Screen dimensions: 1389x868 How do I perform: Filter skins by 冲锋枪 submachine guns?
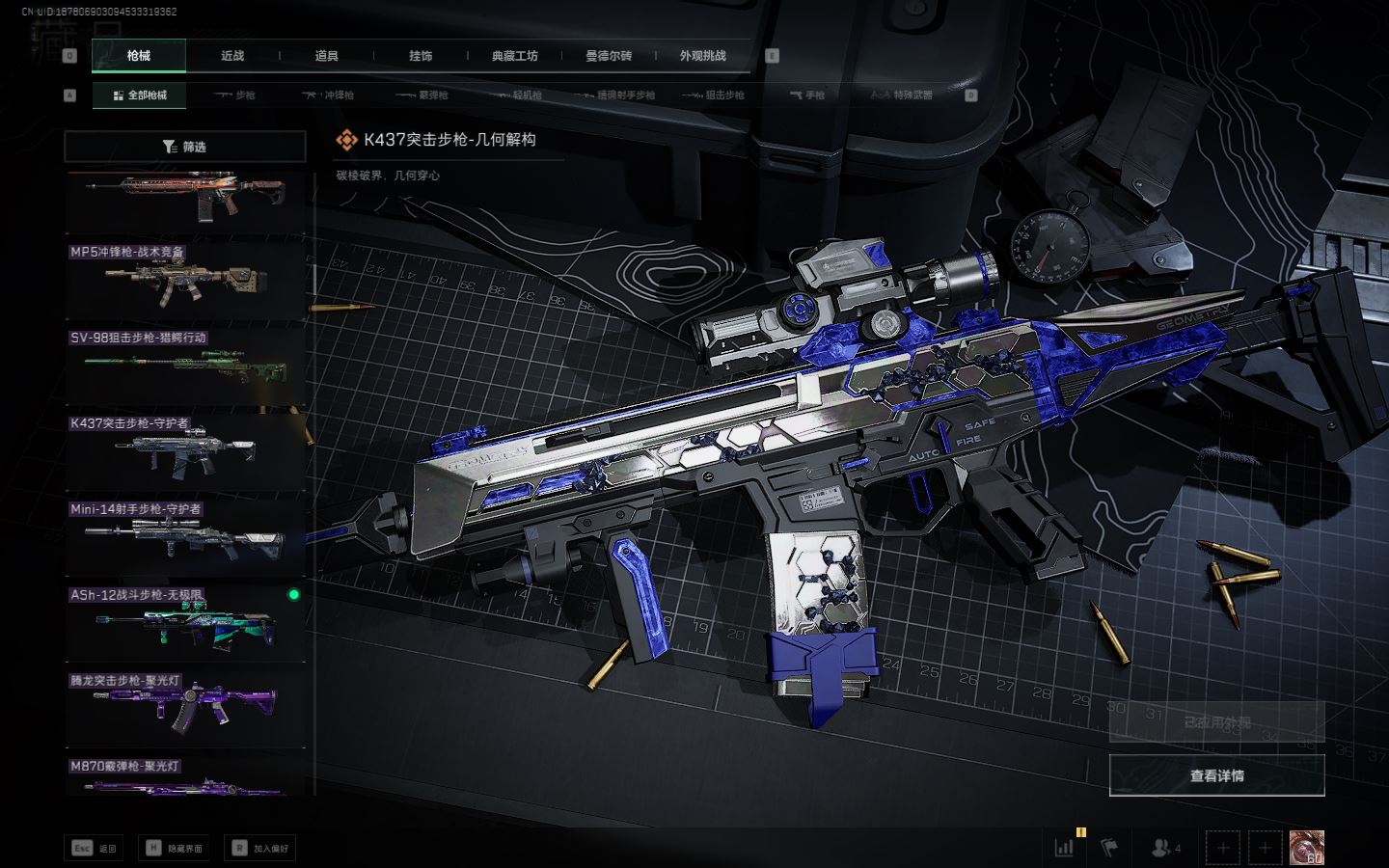pyautogui.click(x=328, y=95)
